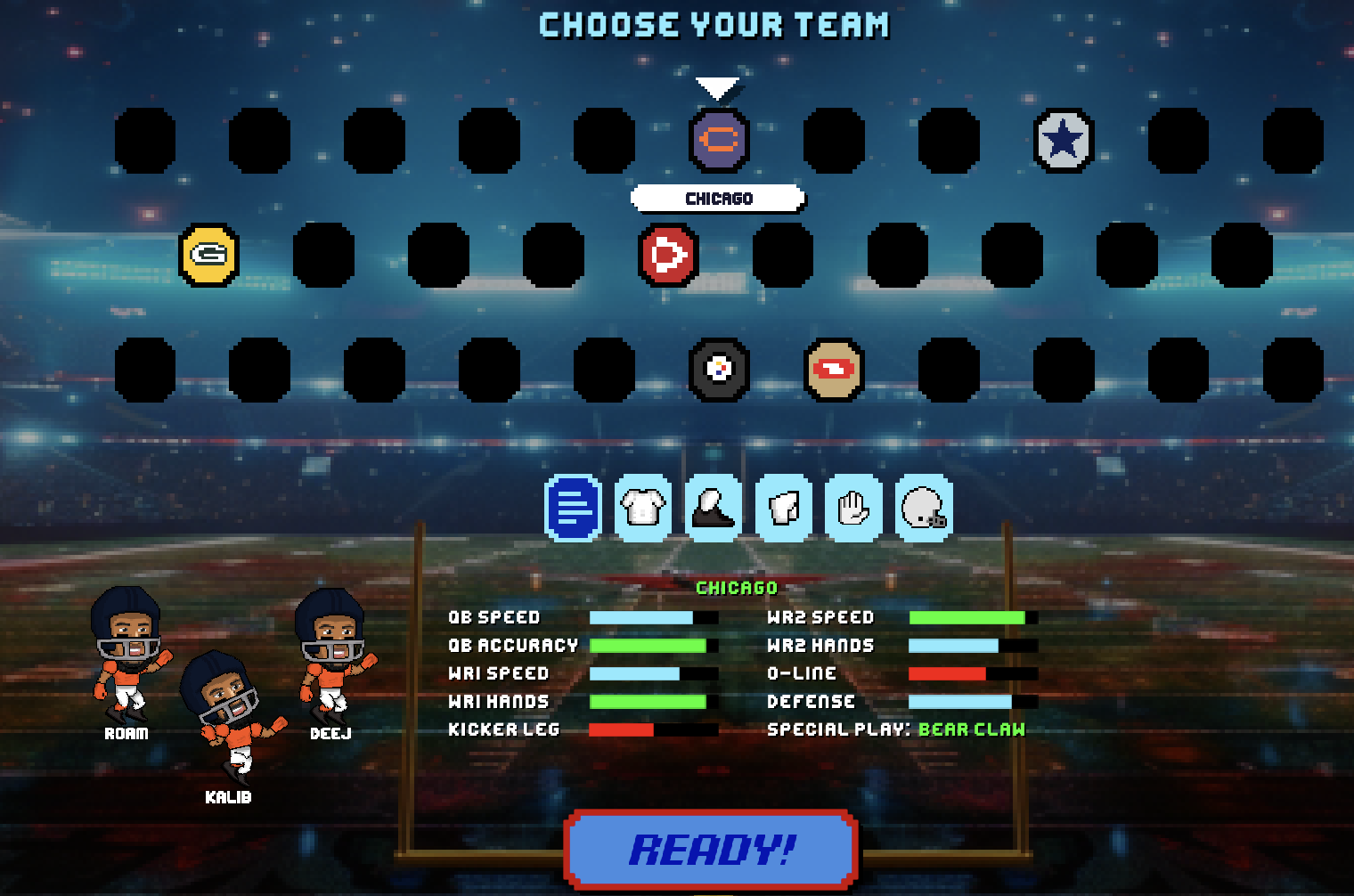Open the team stats list icon
Screen dimensions: 1354x896
point(575,508)
